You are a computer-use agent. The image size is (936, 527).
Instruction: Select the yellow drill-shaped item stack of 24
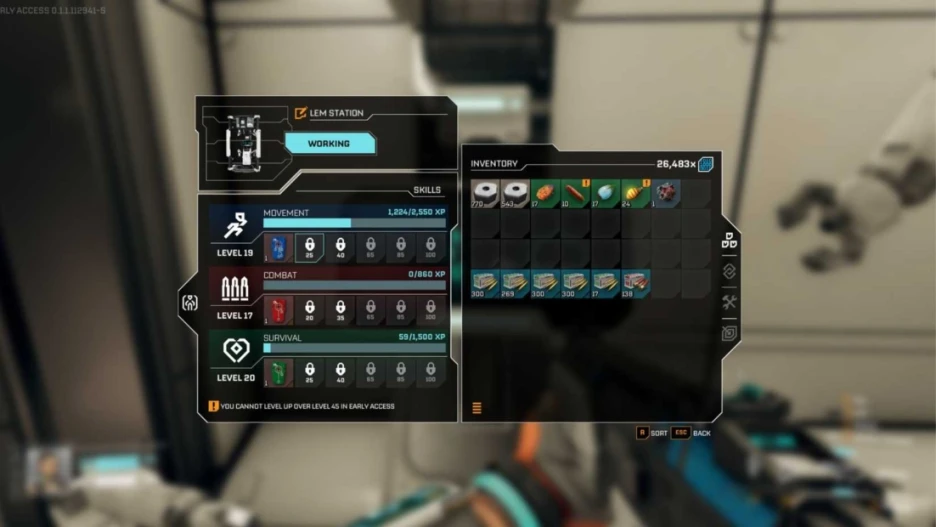tap(635, 193)
